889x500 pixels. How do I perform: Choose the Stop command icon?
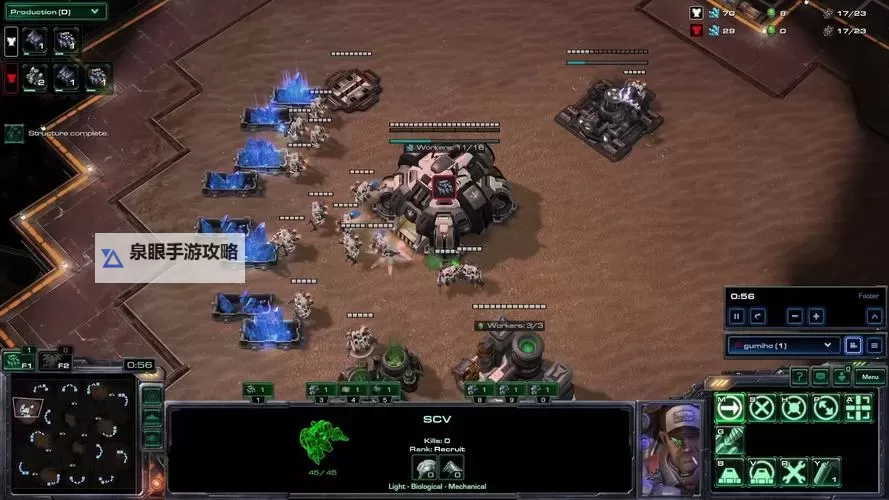(x=763, y=407)
